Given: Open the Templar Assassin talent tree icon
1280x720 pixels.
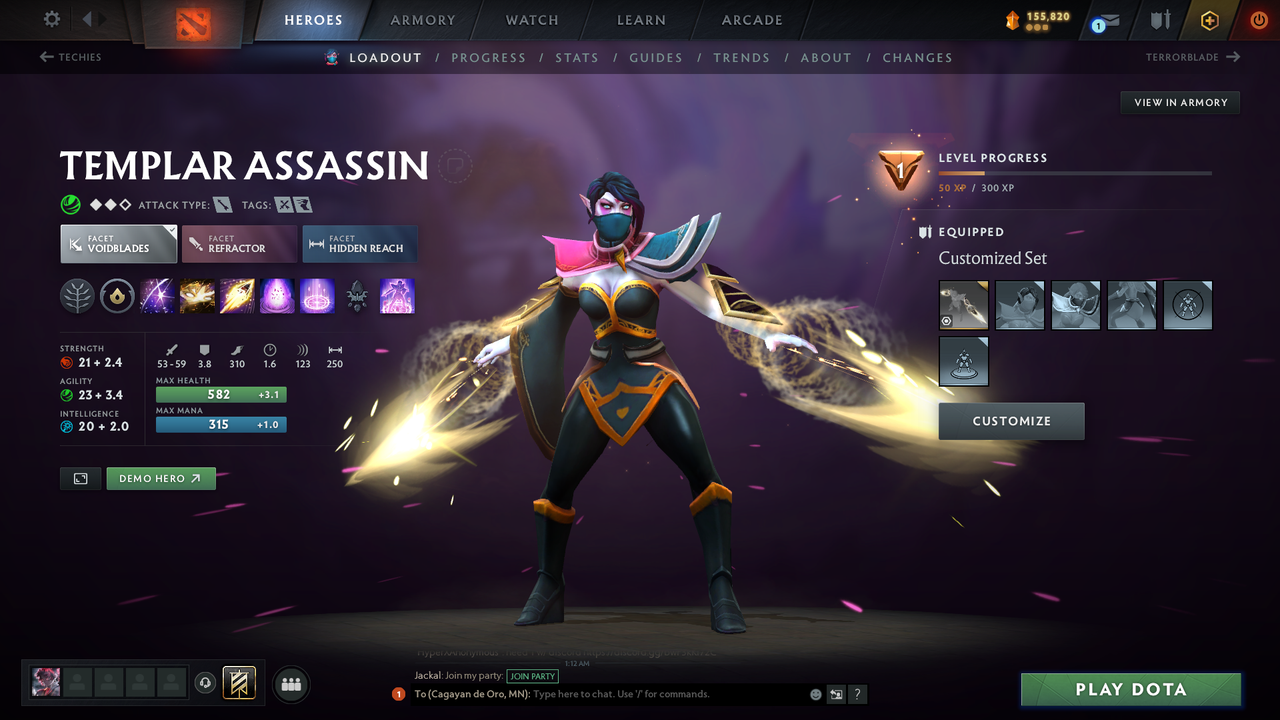Looking at the screenshot, I should (x=77, y=296).
